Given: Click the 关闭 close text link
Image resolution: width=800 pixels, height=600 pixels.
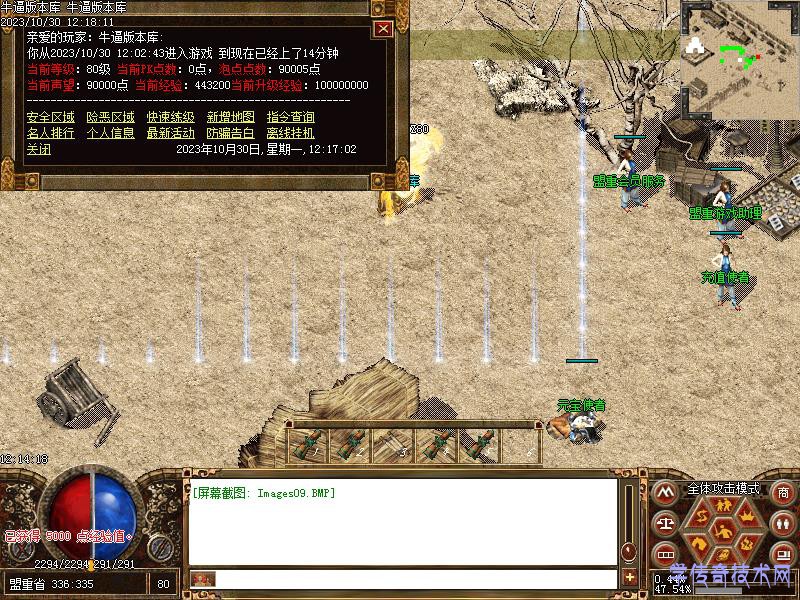Looking at the screenshot, I should click(x=38, y=148).
